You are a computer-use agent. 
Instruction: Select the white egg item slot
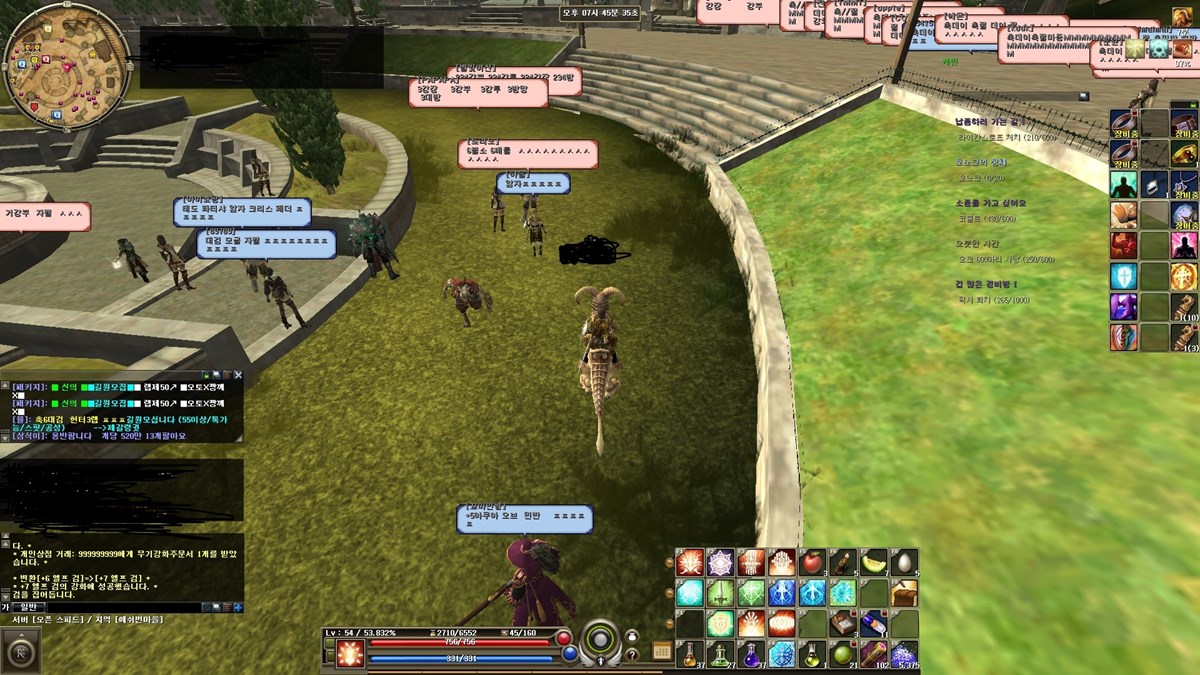tap(904, 562)
